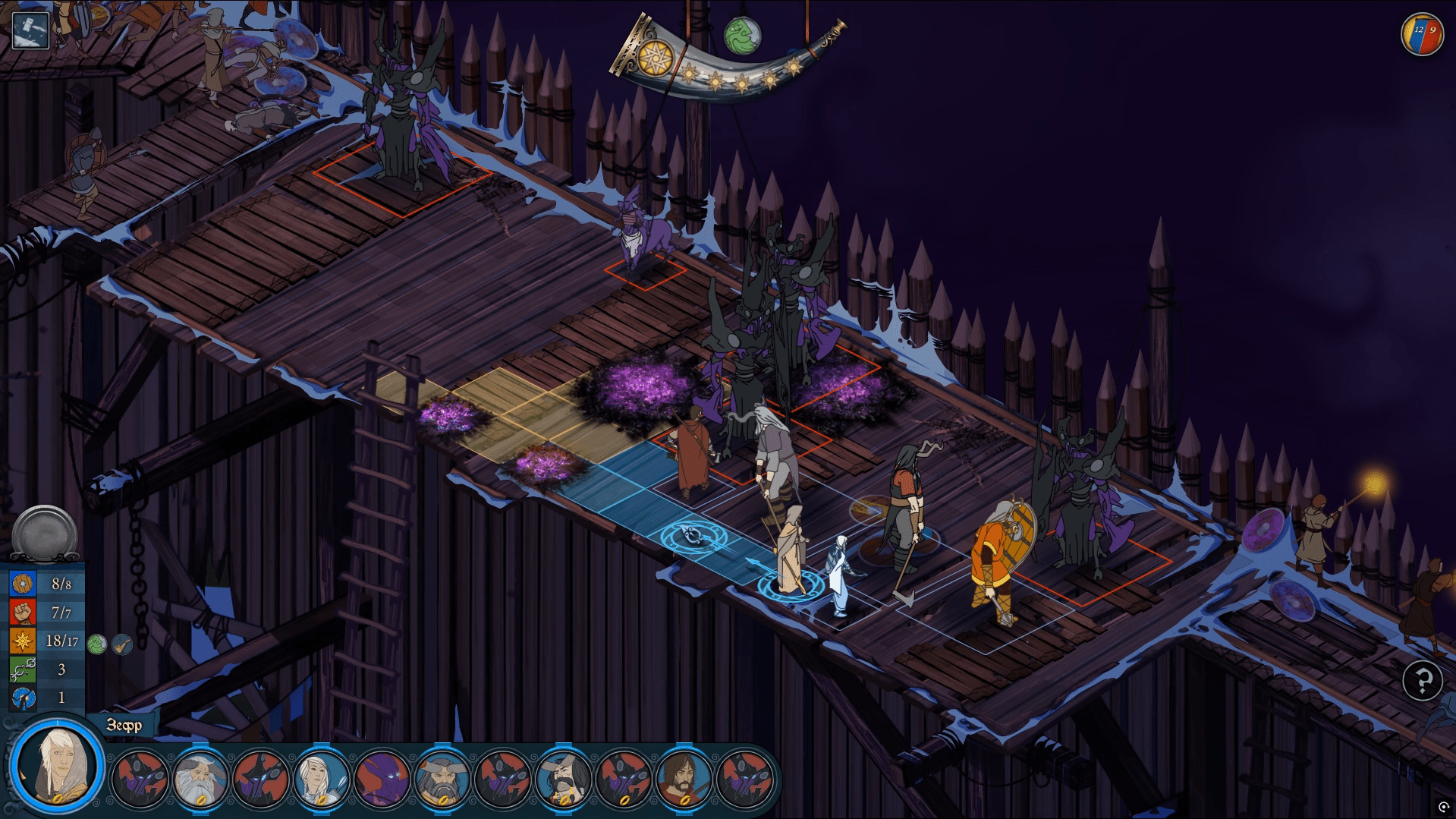The width and height of the screenshot is (1456, 819).
Task: Click the wooden shield armor stat icon
Action: point(23,584)
